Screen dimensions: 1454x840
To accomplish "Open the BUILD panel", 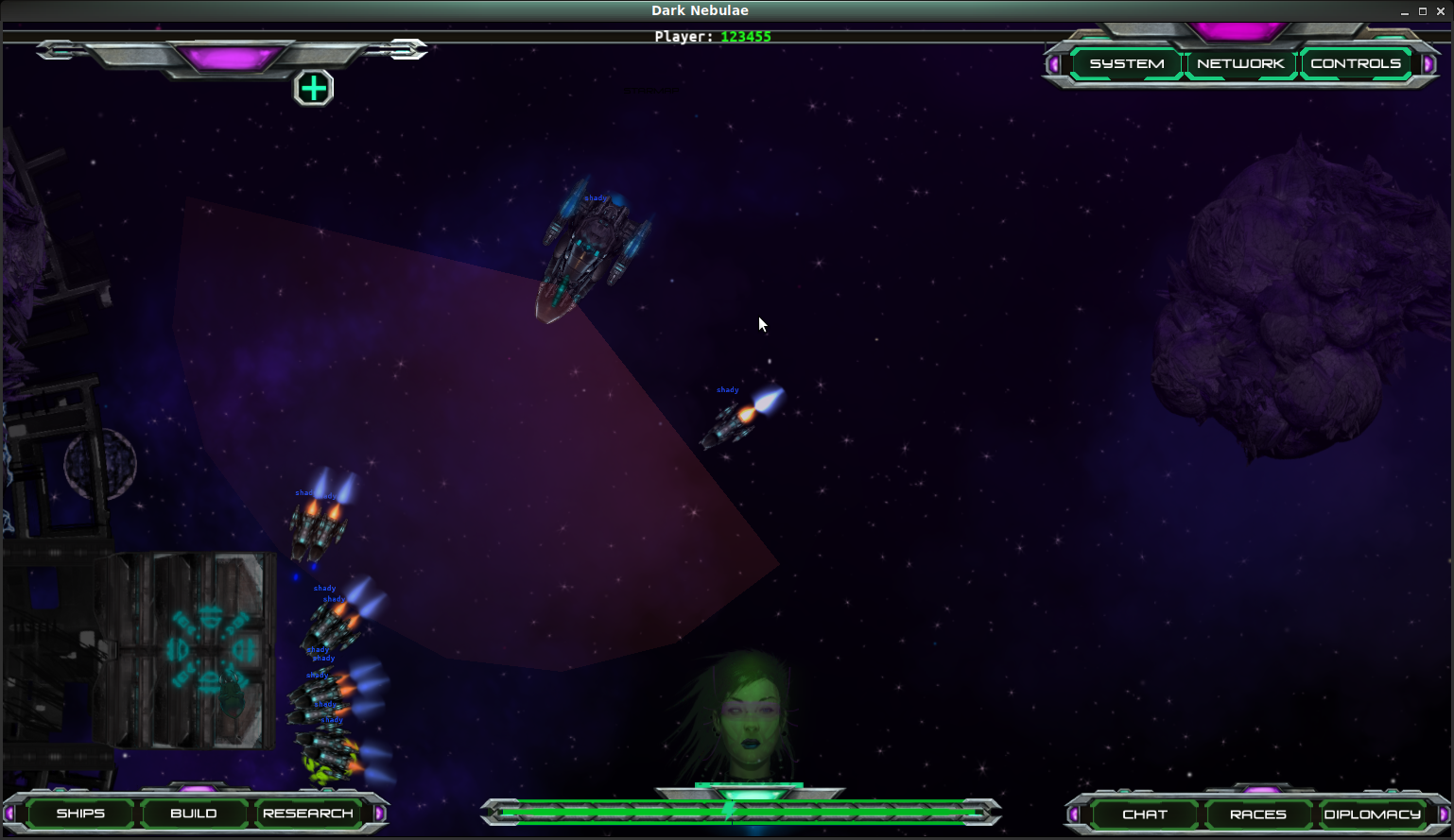I will (x=194, y=814).
